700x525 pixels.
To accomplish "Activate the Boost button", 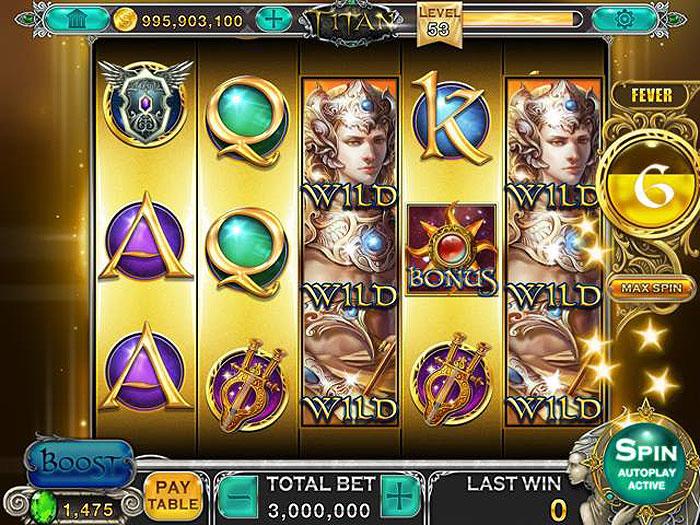I will click(80, 464).
